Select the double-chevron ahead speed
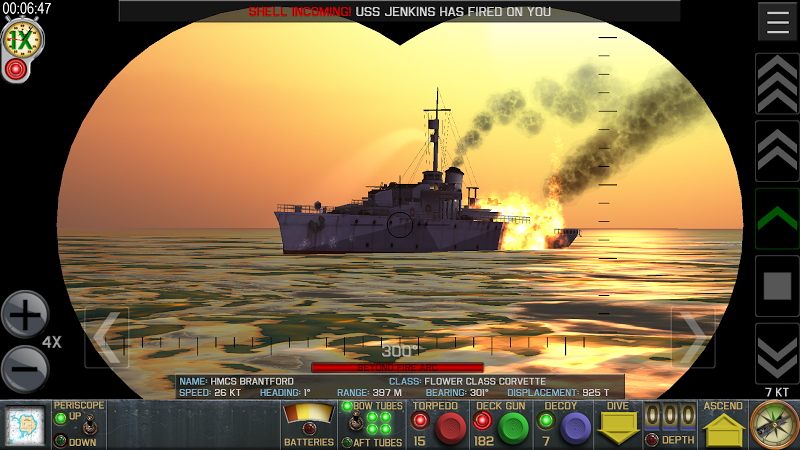800x450 pixels. pyautogui.click(x=777, y=151)
